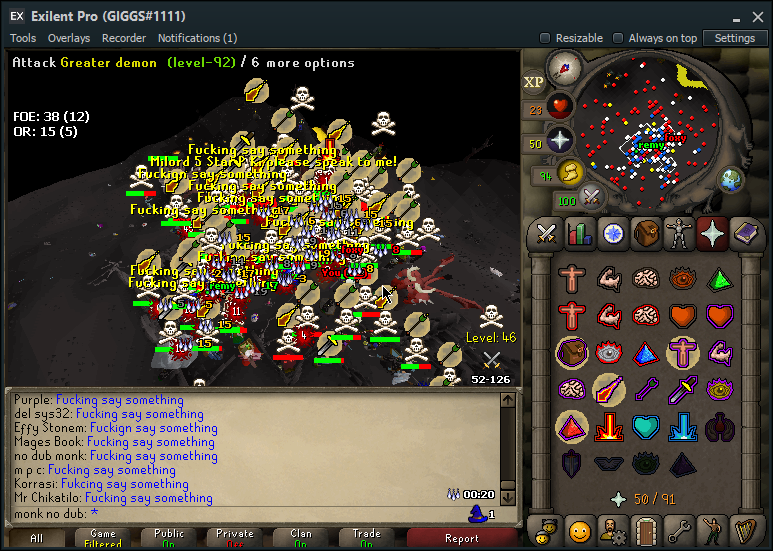Screen dimensions: 773x551
Task: Switch chat filter to the Clan tab
Action: pos(301,538)
